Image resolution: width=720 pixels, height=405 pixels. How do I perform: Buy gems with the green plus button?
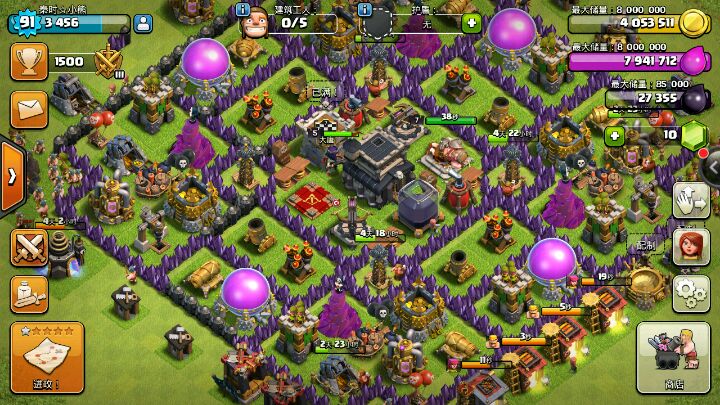click(615, 135)
